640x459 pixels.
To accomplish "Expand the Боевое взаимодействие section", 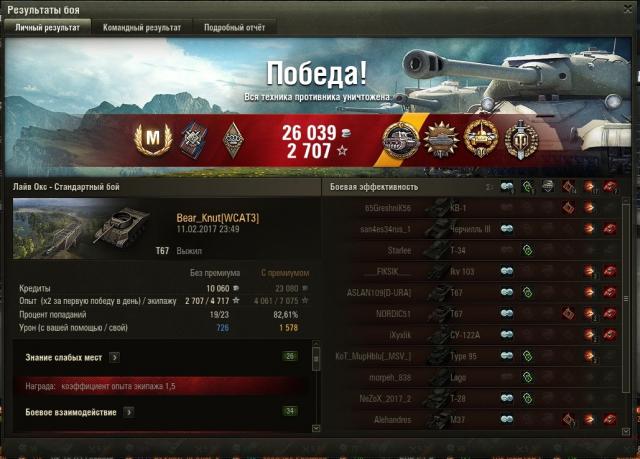I will pyautogui.click(x=128, y=412).
